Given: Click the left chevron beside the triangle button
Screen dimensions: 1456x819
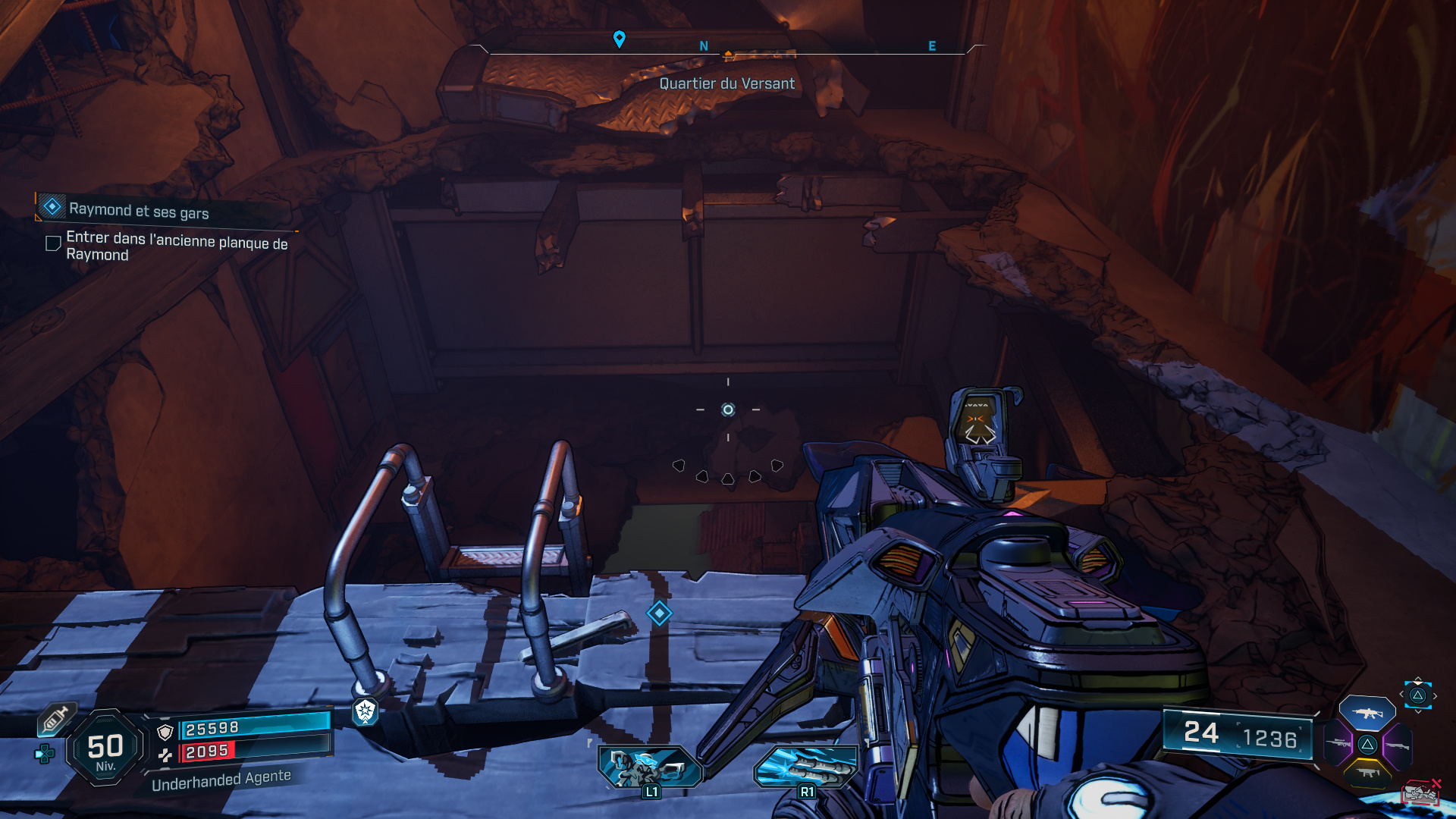Looking at the screenshot, I should (1401, 694).
